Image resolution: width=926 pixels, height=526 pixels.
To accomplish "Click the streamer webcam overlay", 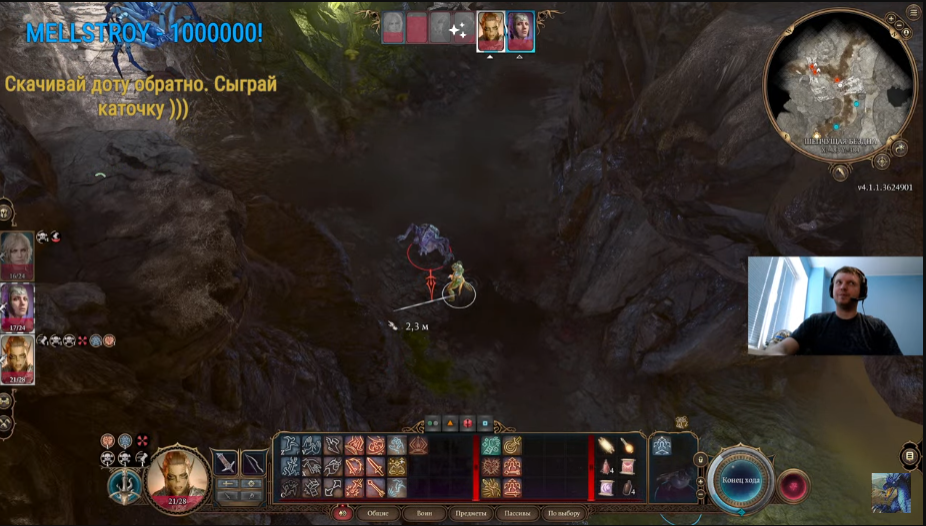I will click(835, 305).
